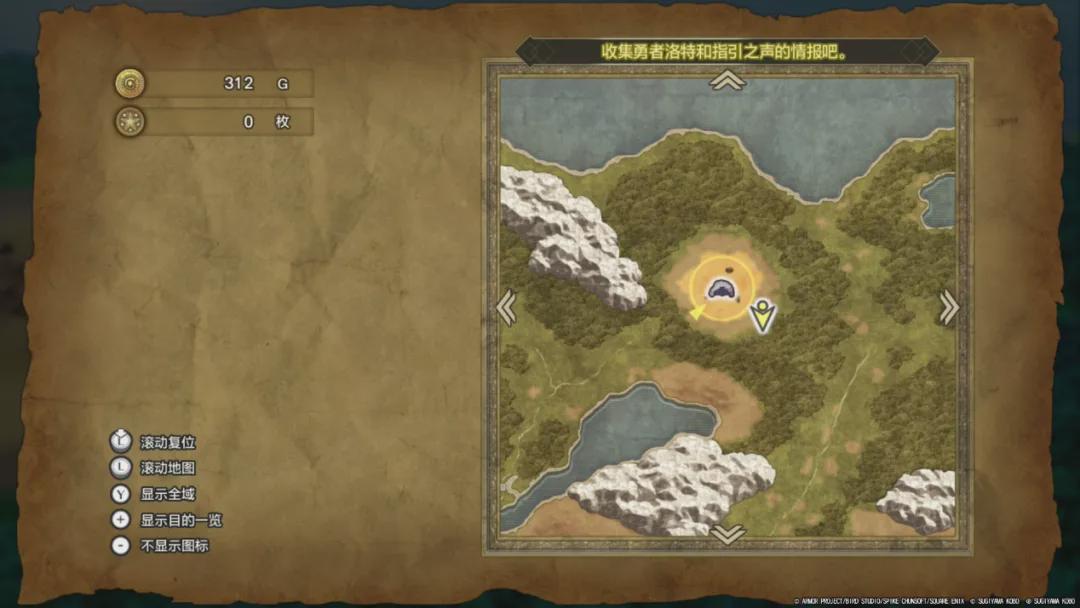Choose the 滚动复位 scroll reset option
Viewport: 1080px width, 608px height.
coord(167,442)
